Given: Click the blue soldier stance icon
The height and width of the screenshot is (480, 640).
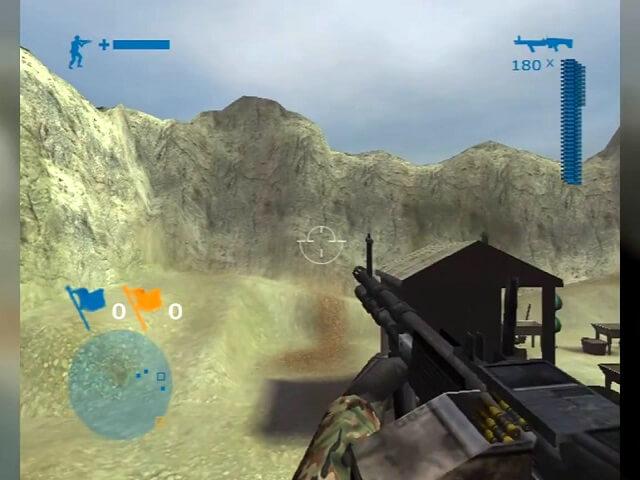Looking at the screenshot, I should (79, 51).
